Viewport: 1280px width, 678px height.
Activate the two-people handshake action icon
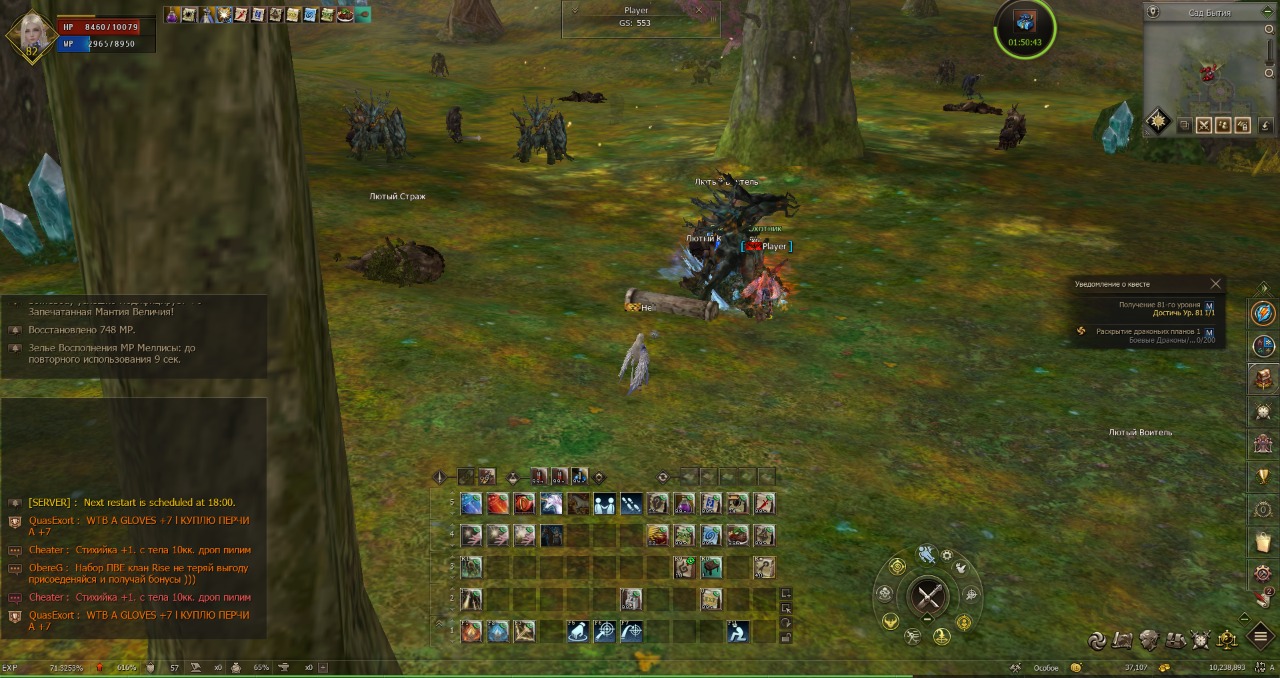point(605,504)
